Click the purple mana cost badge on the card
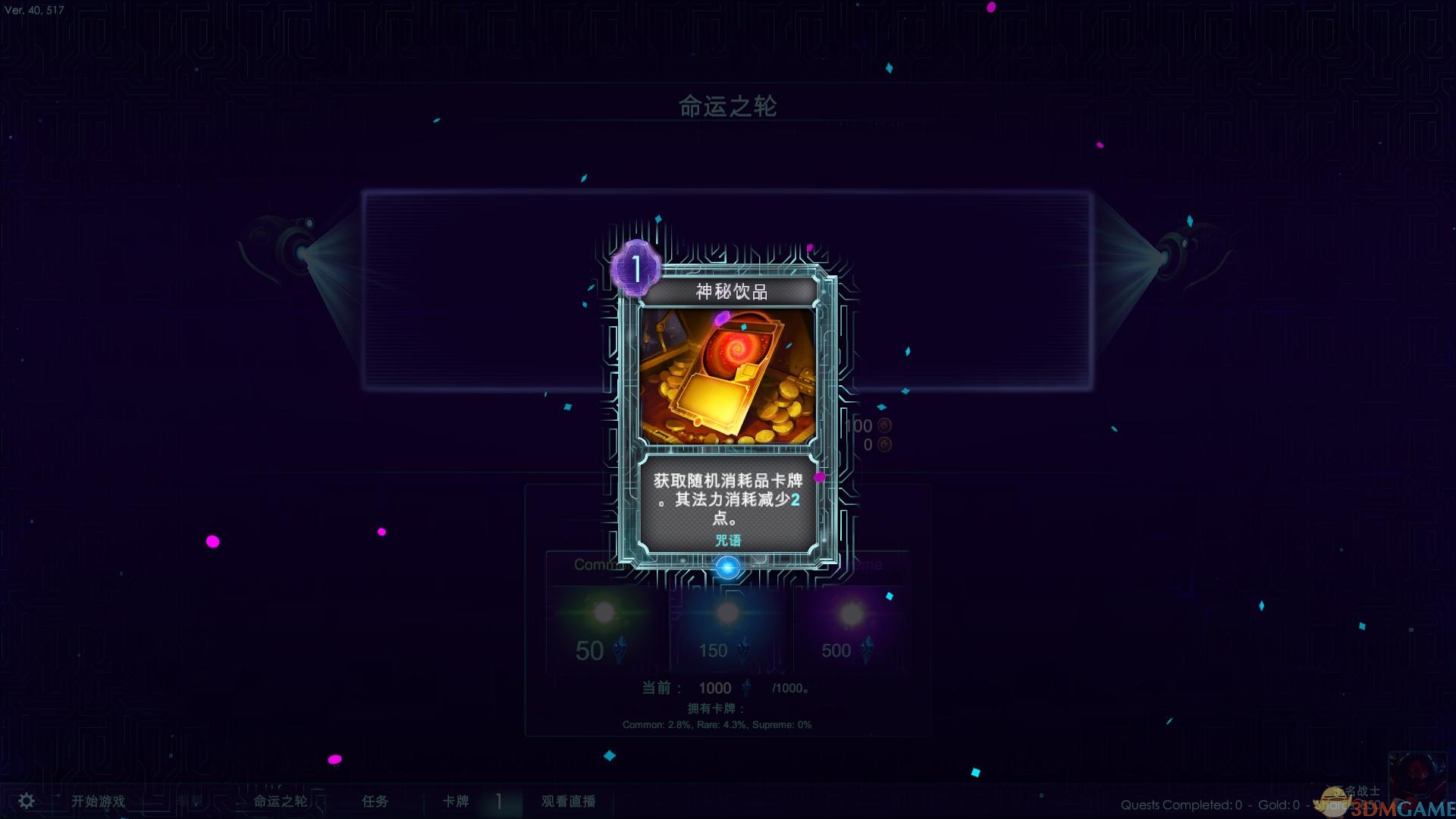The width and height of the screenshot is (1456, 819). (635, 267)
